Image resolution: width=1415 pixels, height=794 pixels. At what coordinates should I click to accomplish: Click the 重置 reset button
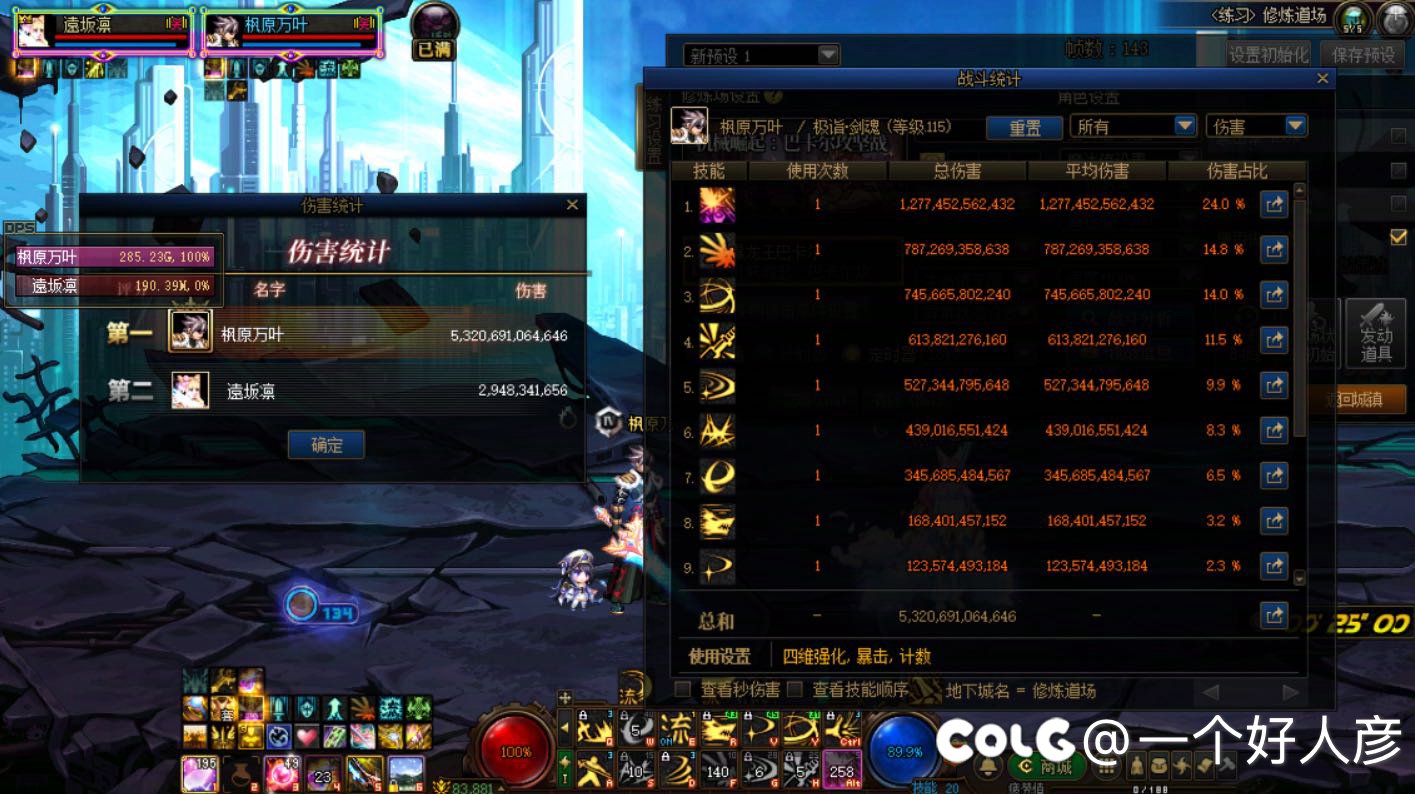click(1024, 128)
